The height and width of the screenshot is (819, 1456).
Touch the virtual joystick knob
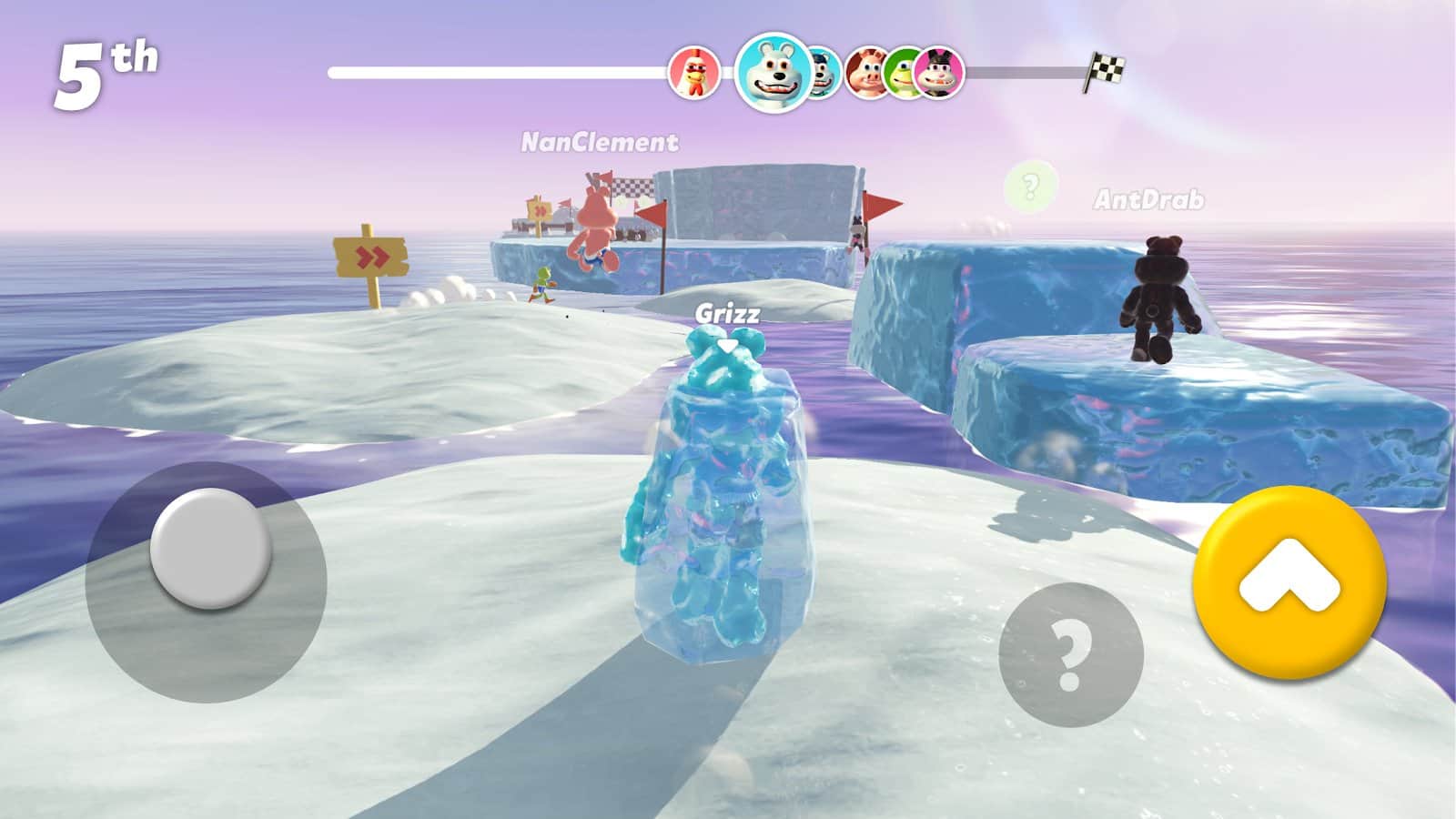210,549
